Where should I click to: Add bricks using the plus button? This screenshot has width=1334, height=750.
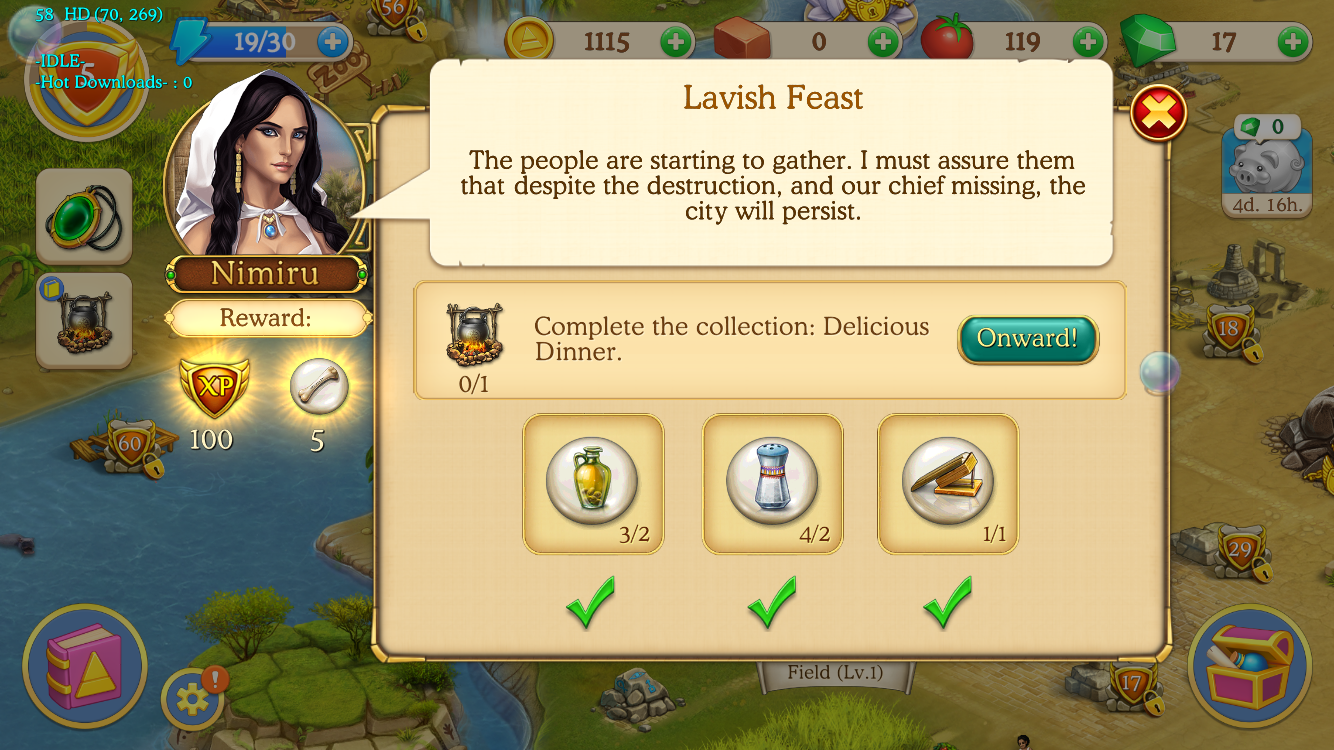point(883,42)
